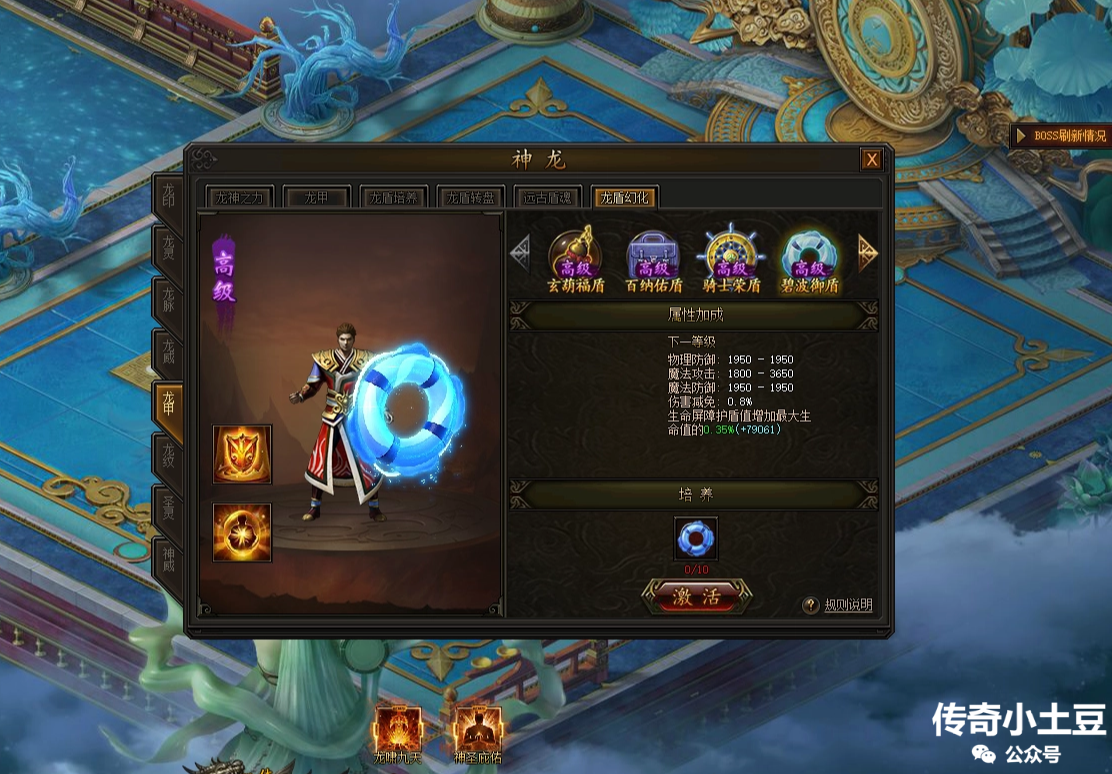
Task: Show previous shield skins with left arrow
Action: (x=520, y=253)
